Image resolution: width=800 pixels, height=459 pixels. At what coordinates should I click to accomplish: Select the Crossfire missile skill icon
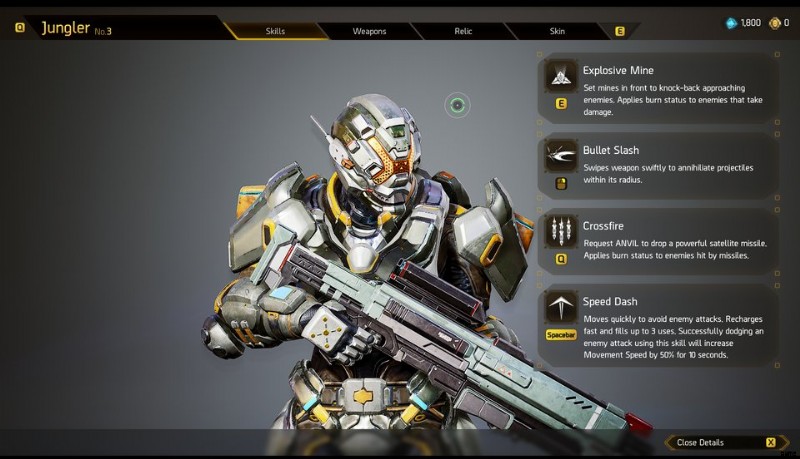561,231
